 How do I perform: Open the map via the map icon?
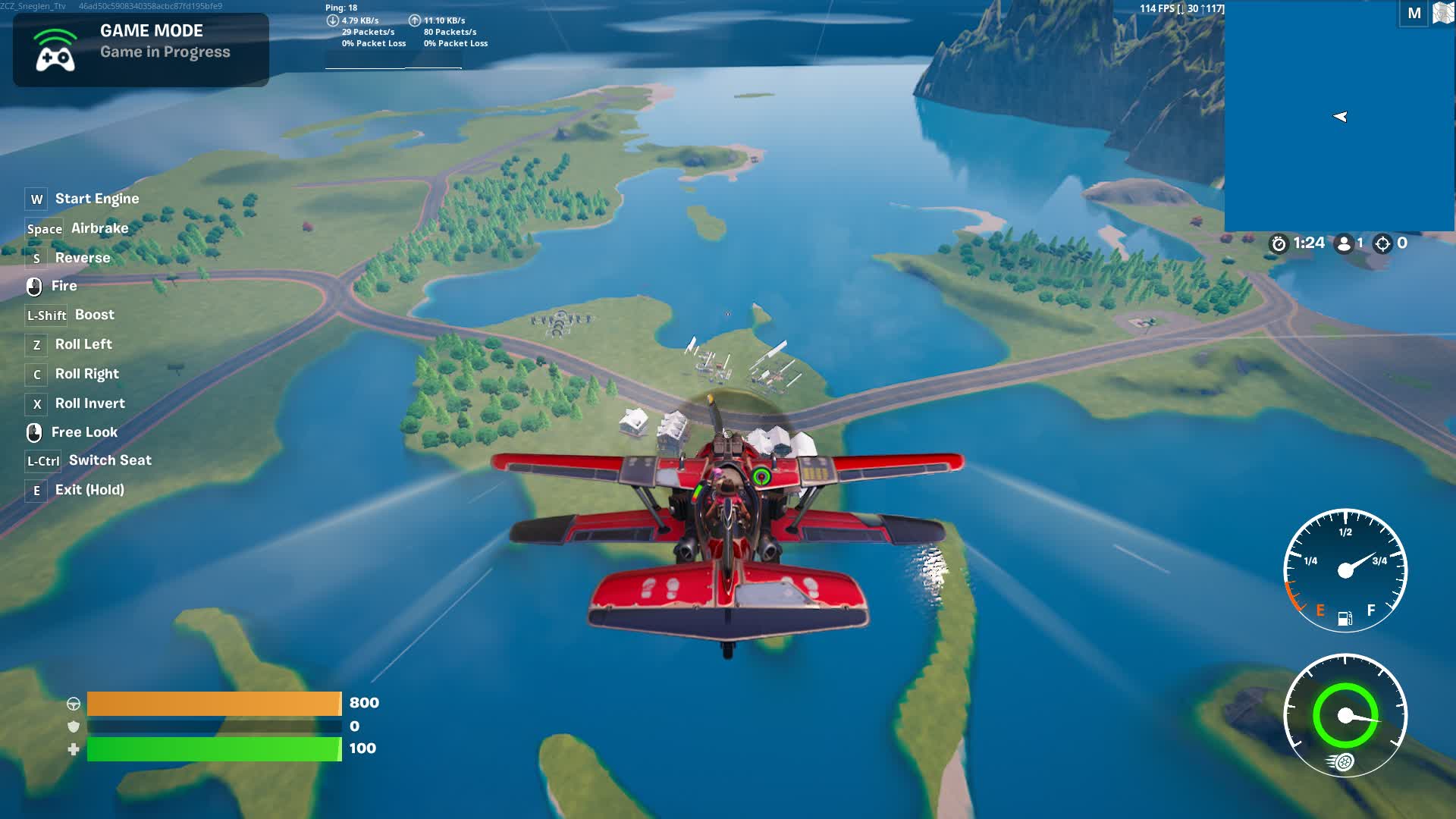(x=1439, y=13)
